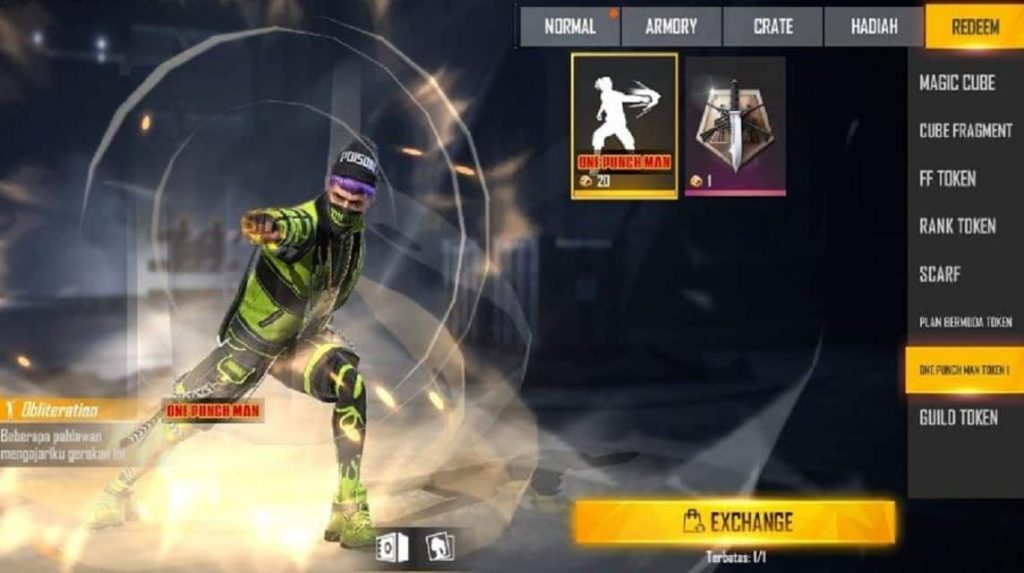Select the One Punch Man emote item

[x=624, y=126]
